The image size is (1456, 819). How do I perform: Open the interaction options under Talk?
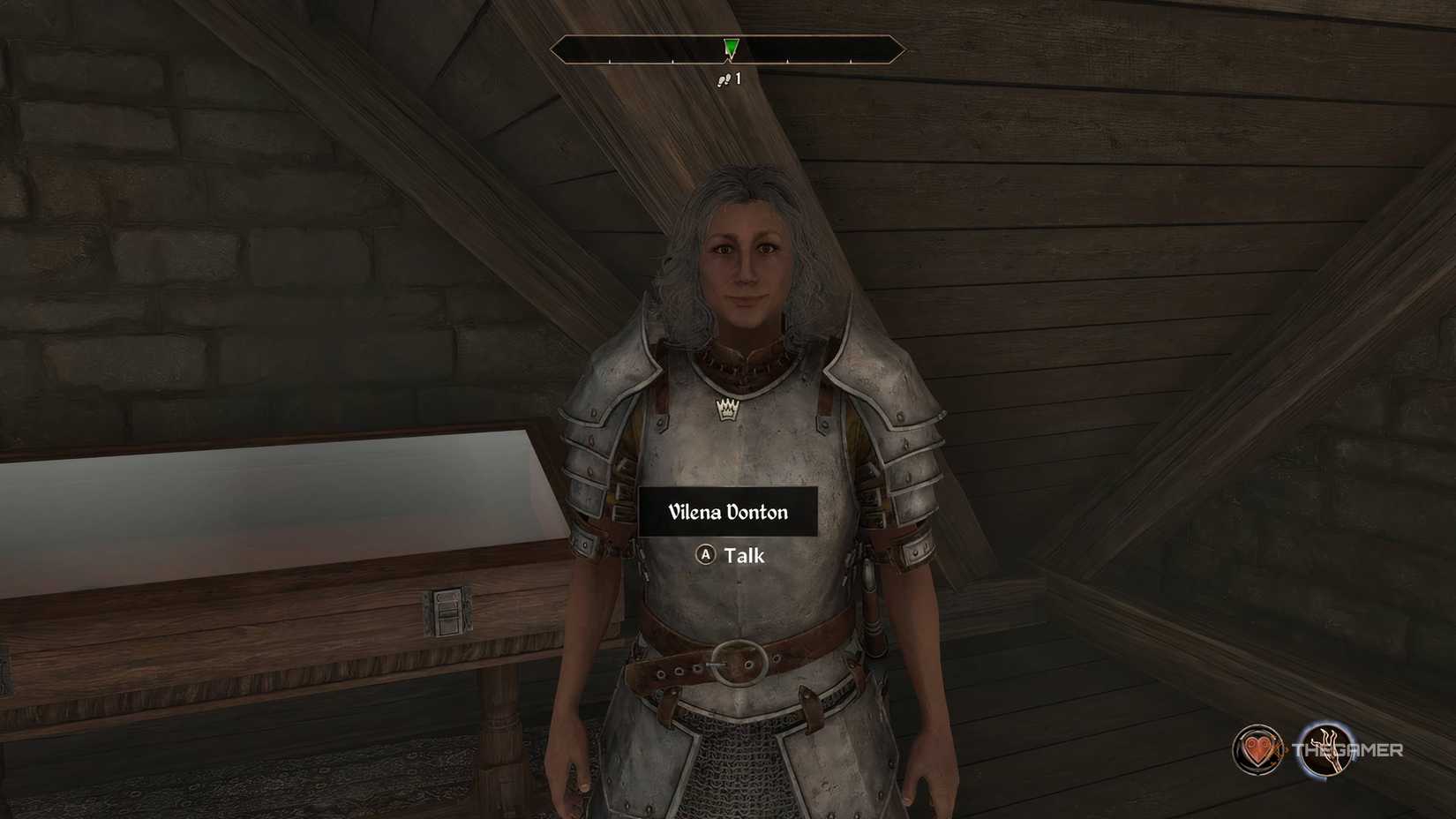(734, 556)
